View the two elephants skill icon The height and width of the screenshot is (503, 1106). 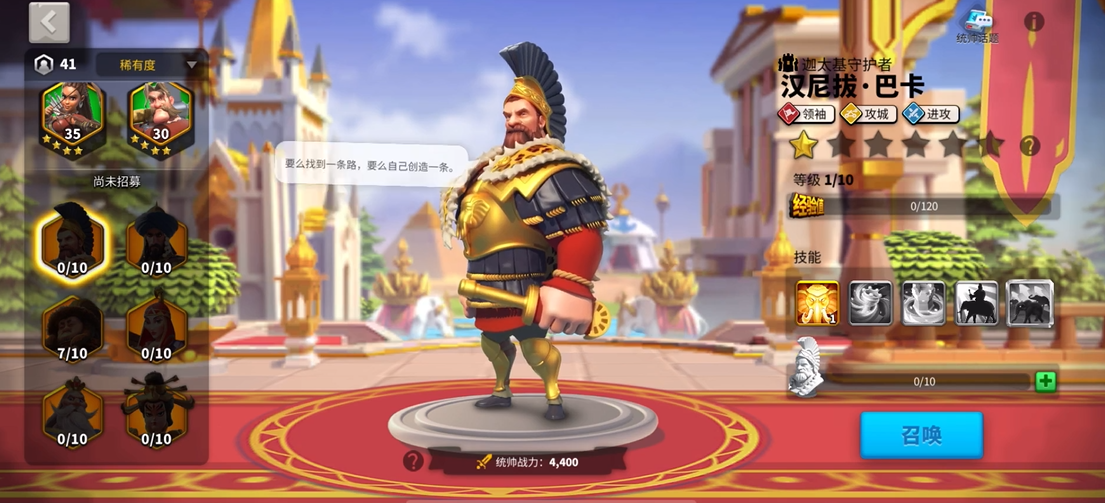1029,303
